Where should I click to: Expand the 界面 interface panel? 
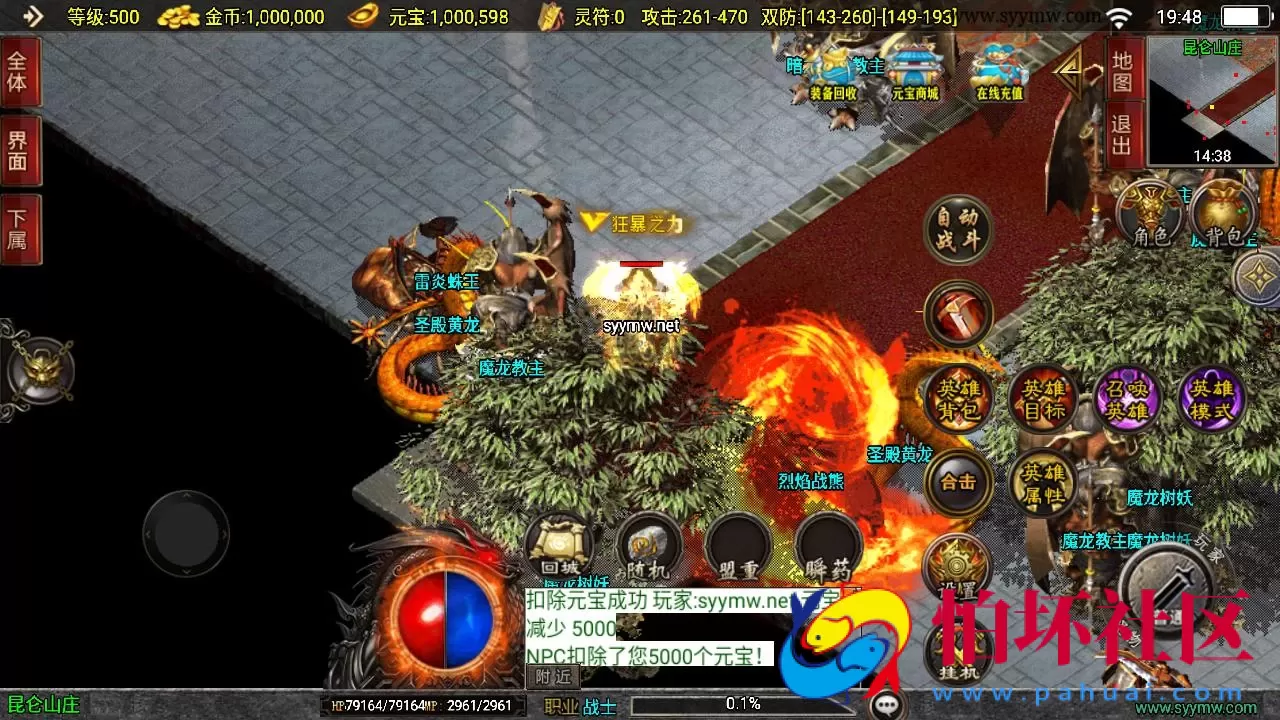tap(21, 150)
